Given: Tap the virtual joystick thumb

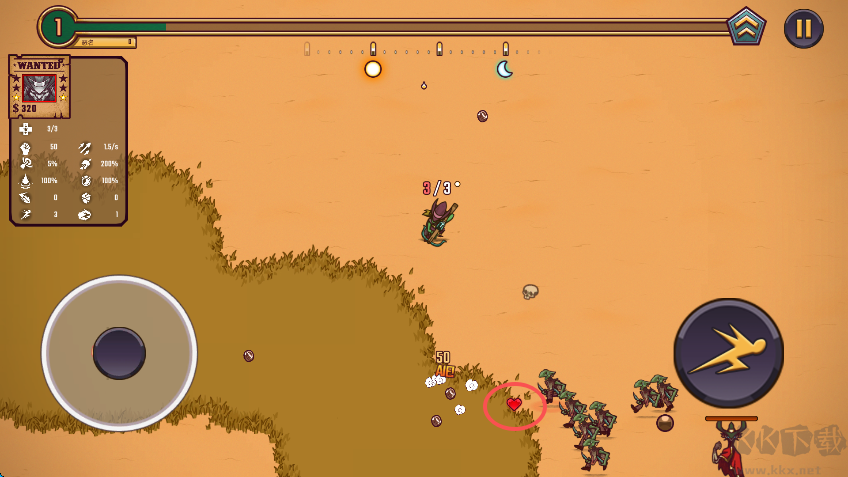Looking at the screenshot, I should tap(119, 353).
